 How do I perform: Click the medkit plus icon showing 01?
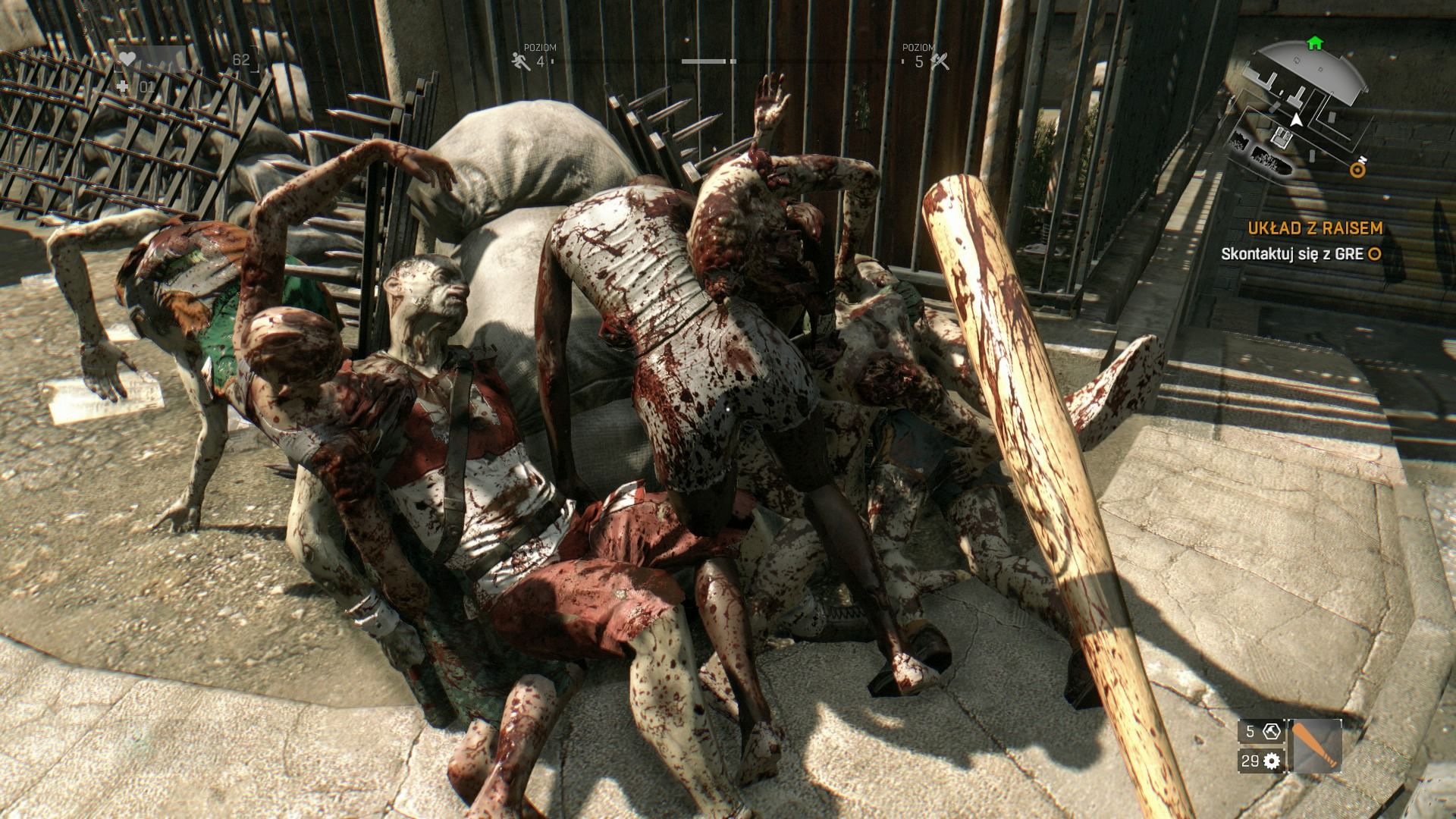121,87
